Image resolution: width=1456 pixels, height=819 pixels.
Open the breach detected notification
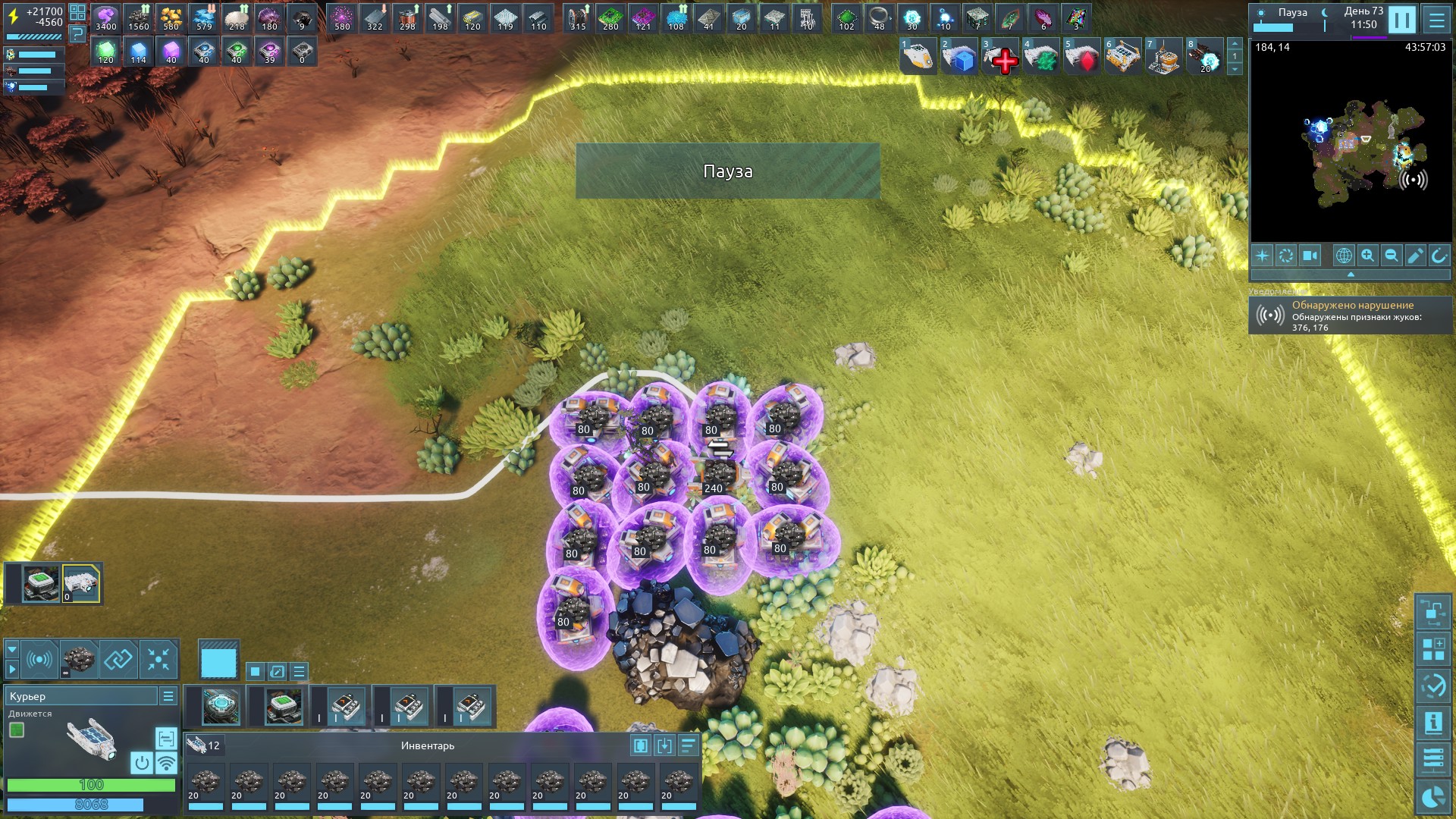coord(1350,315)
